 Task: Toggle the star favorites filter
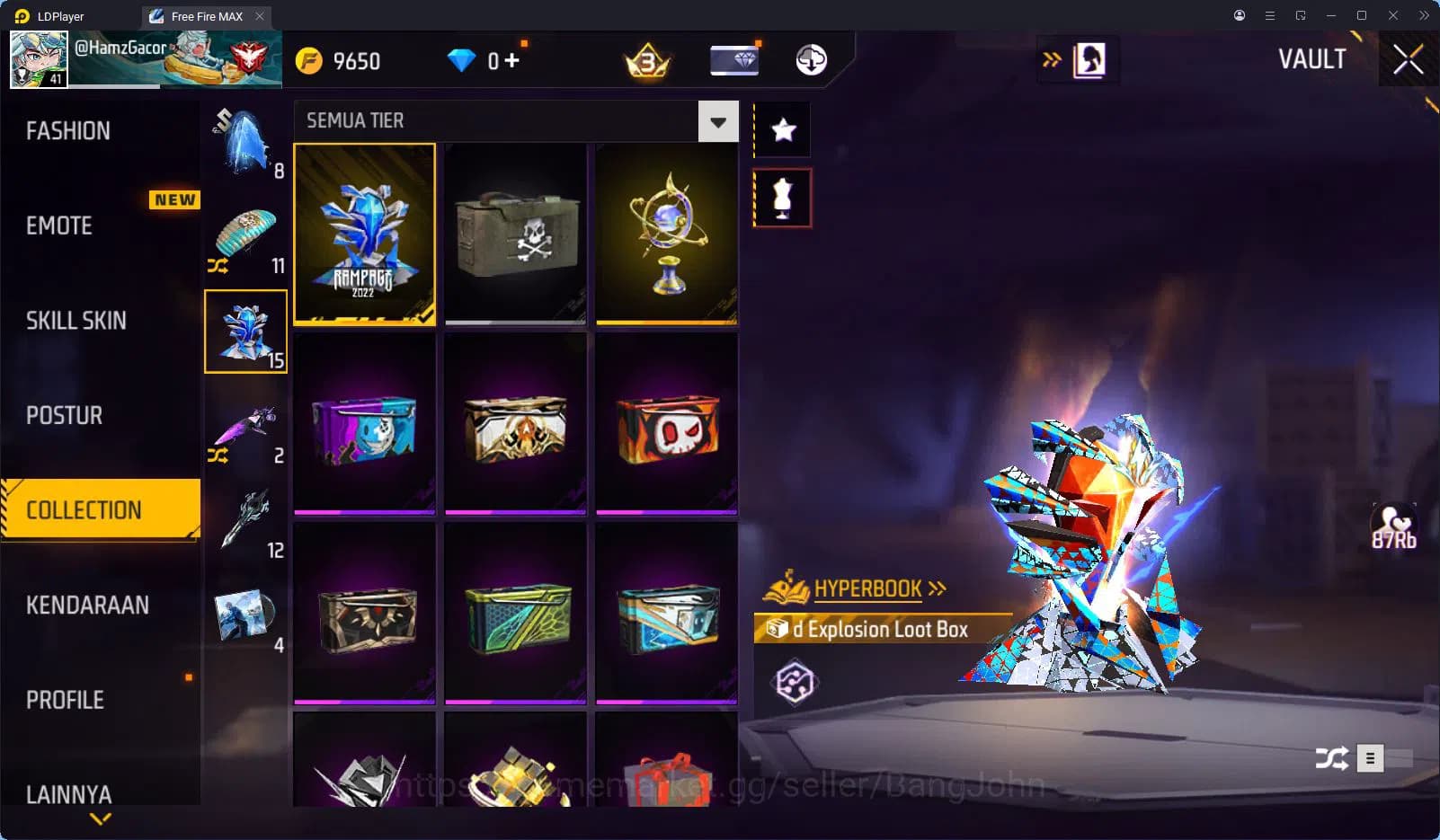[781, 129]
